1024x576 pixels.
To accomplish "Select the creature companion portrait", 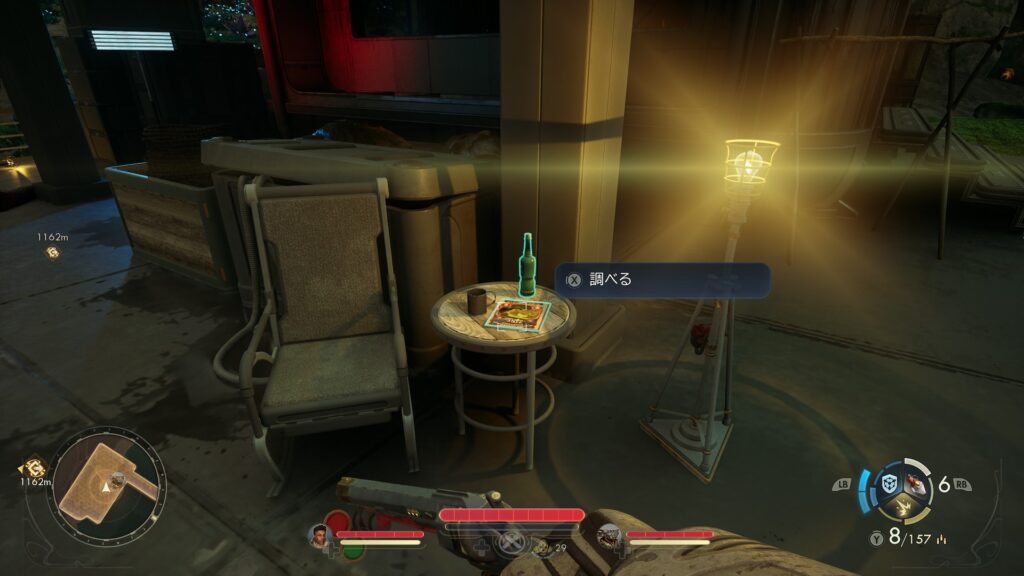I will click(609, 538).
